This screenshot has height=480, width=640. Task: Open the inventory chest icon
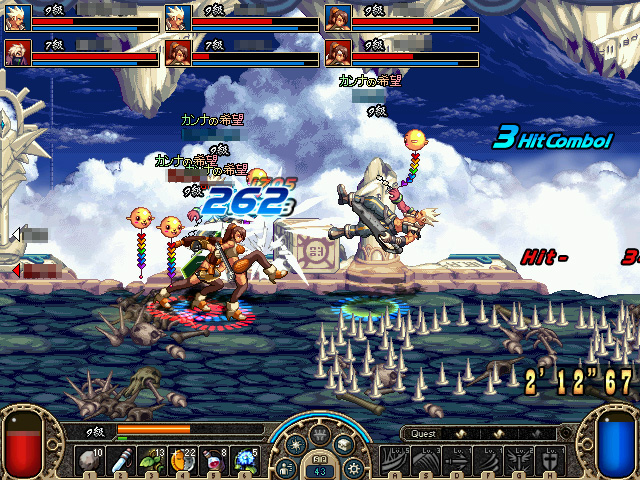pyautogui.click(x=343, y=444)
